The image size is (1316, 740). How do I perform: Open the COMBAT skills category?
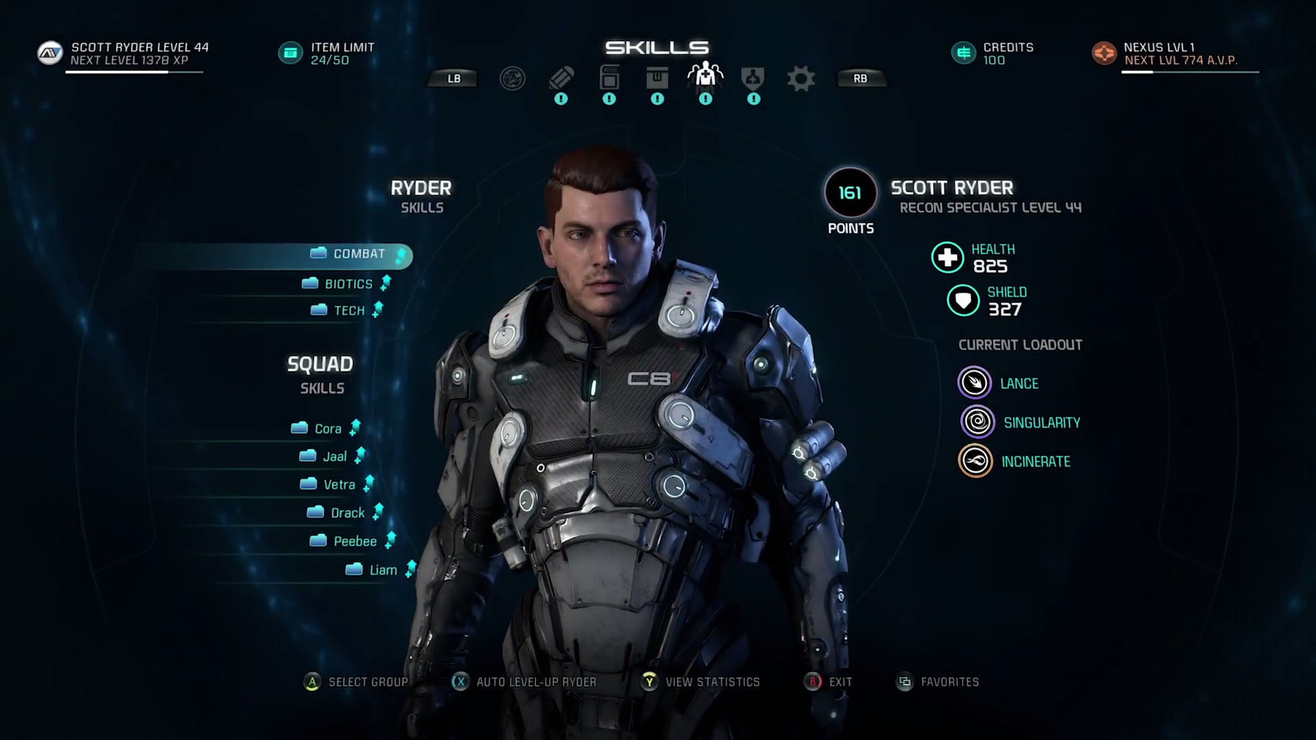(358, 254)
